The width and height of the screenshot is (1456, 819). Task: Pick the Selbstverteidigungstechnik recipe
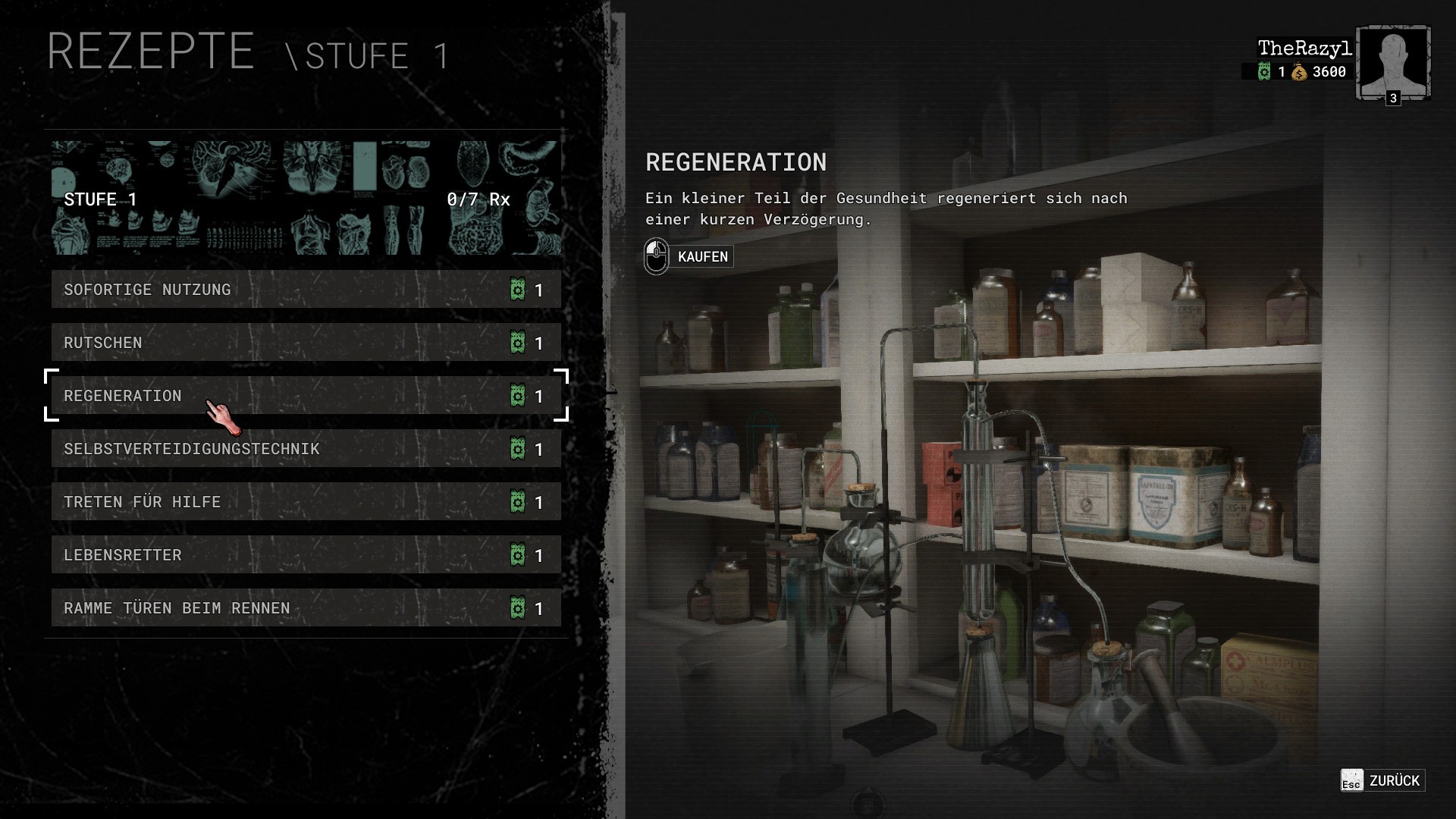306,449
